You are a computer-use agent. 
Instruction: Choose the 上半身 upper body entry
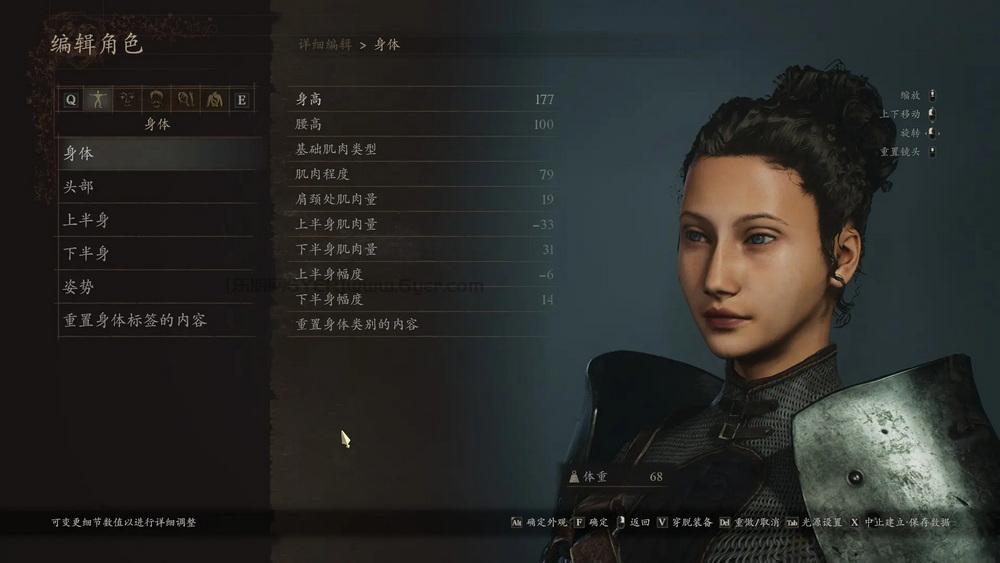pyautogui.click(x=155, y=220)
